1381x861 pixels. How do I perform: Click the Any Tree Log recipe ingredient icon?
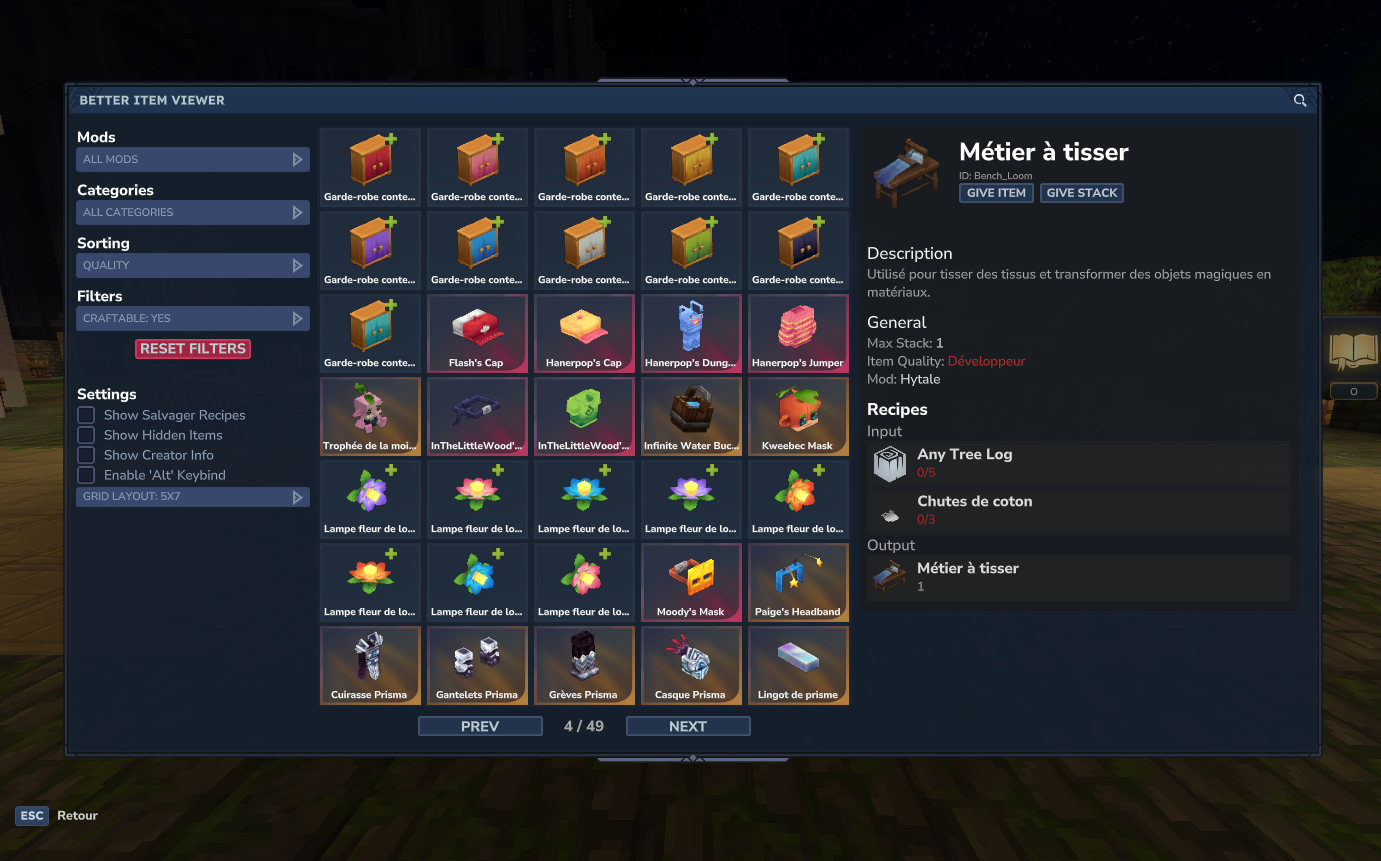click(889, 463)
